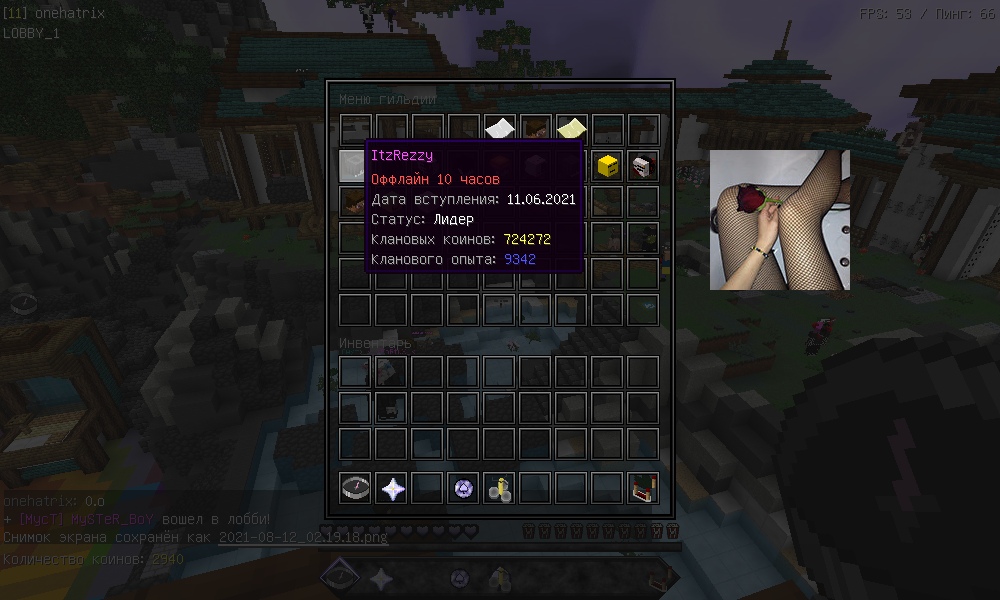The width and height of the screenshot is (1000, 600).
Task: Click the white paper item in guild menu
Action: point(500,129)
